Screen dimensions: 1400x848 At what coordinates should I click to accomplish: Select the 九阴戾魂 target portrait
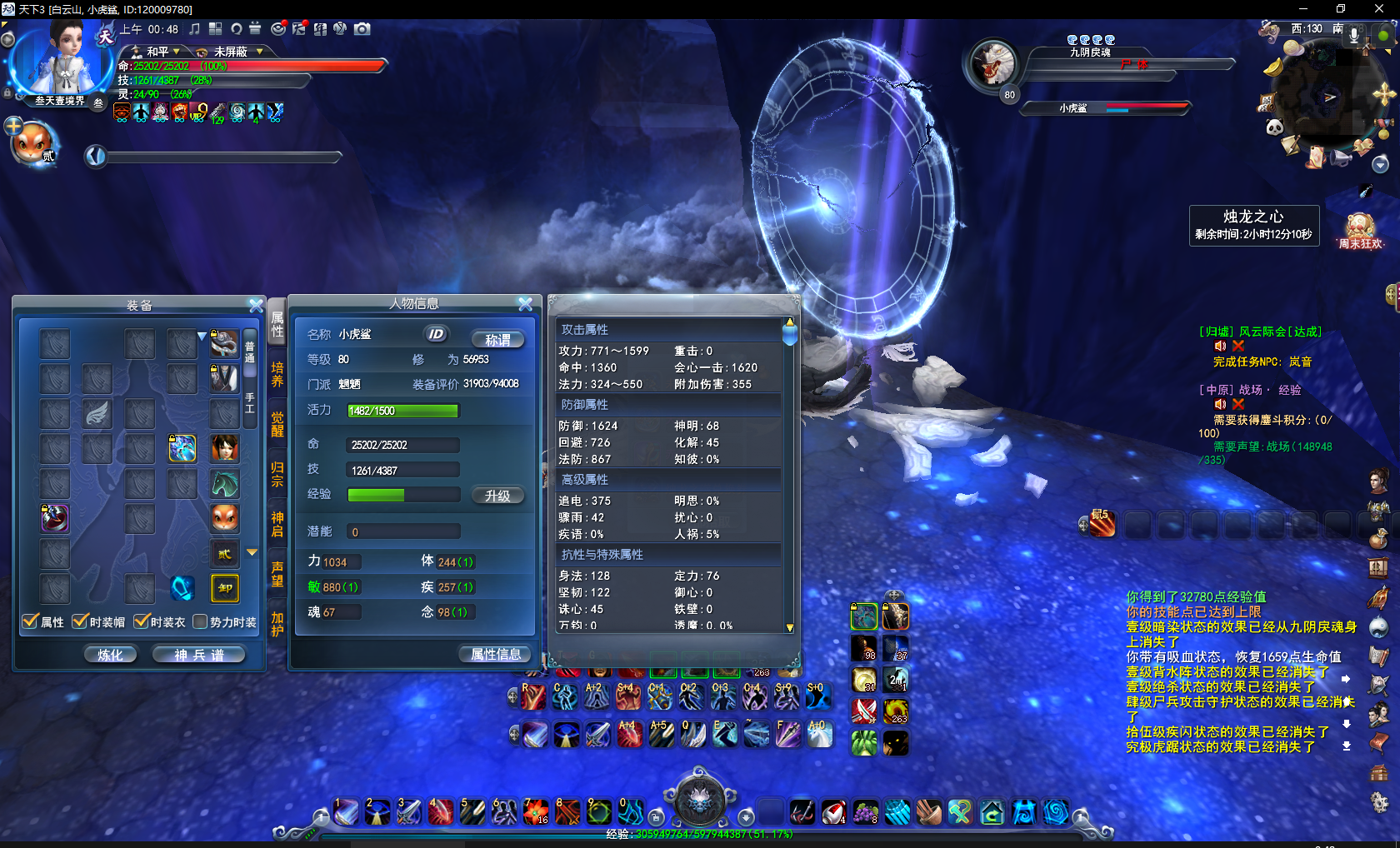tap(993, 65)
